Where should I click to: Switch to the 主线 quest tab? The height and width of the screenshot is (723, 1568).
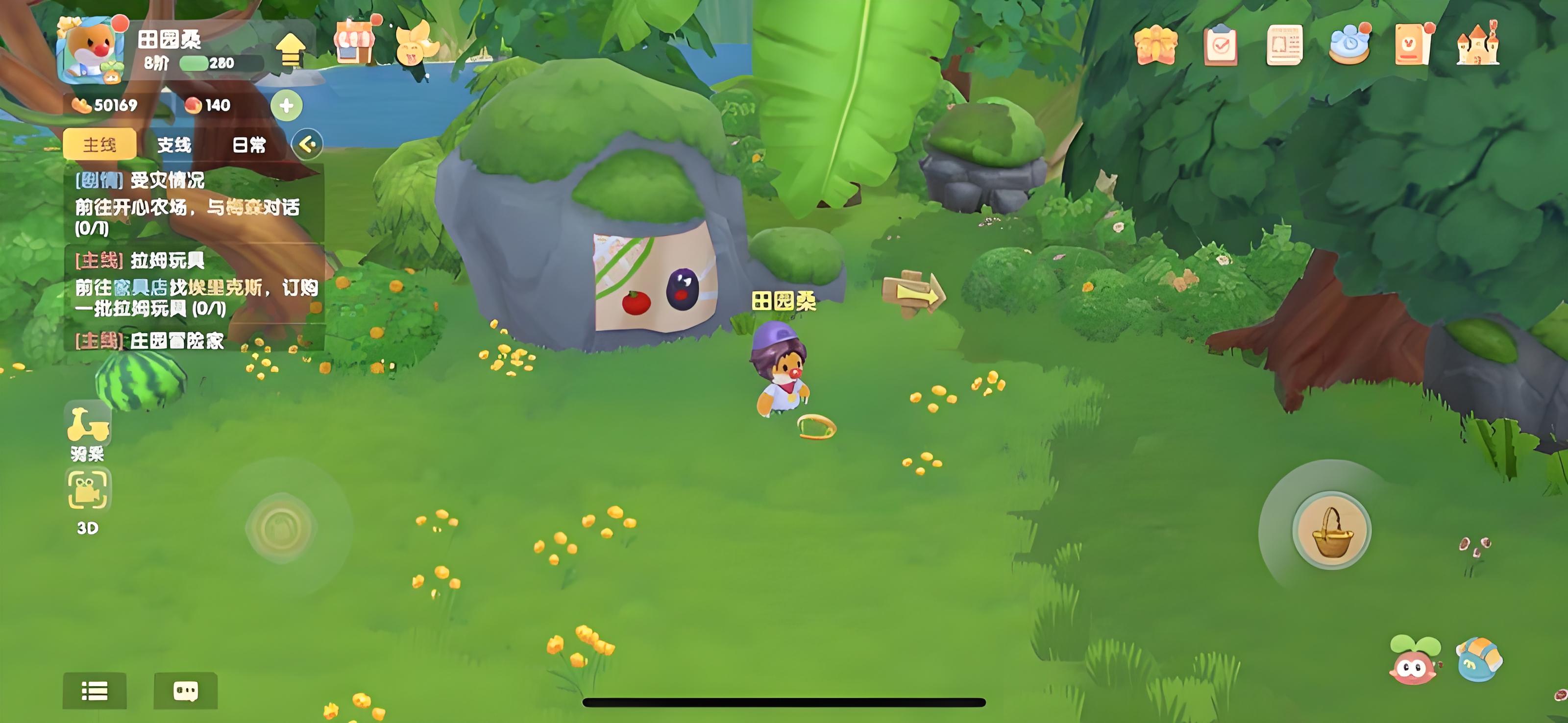pos(99,145)
